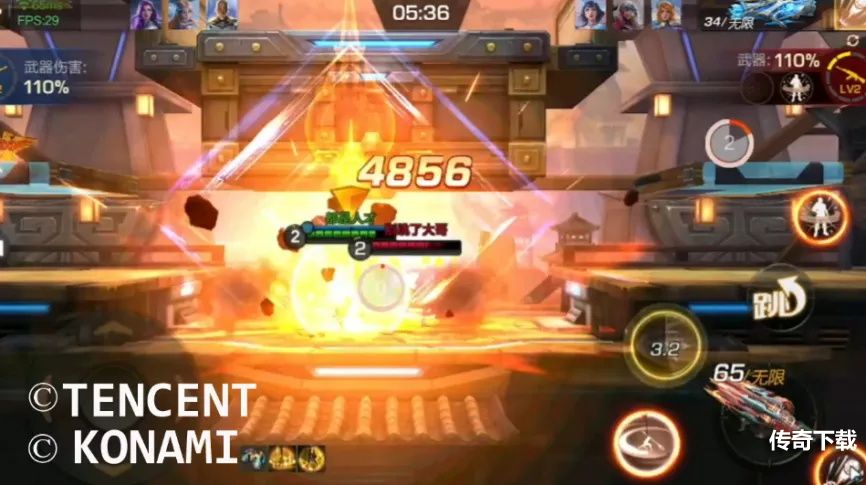This screenshot has width=866, height=485.
Task: Trigger the glowing orange character skill
Action: pos(818,216)
